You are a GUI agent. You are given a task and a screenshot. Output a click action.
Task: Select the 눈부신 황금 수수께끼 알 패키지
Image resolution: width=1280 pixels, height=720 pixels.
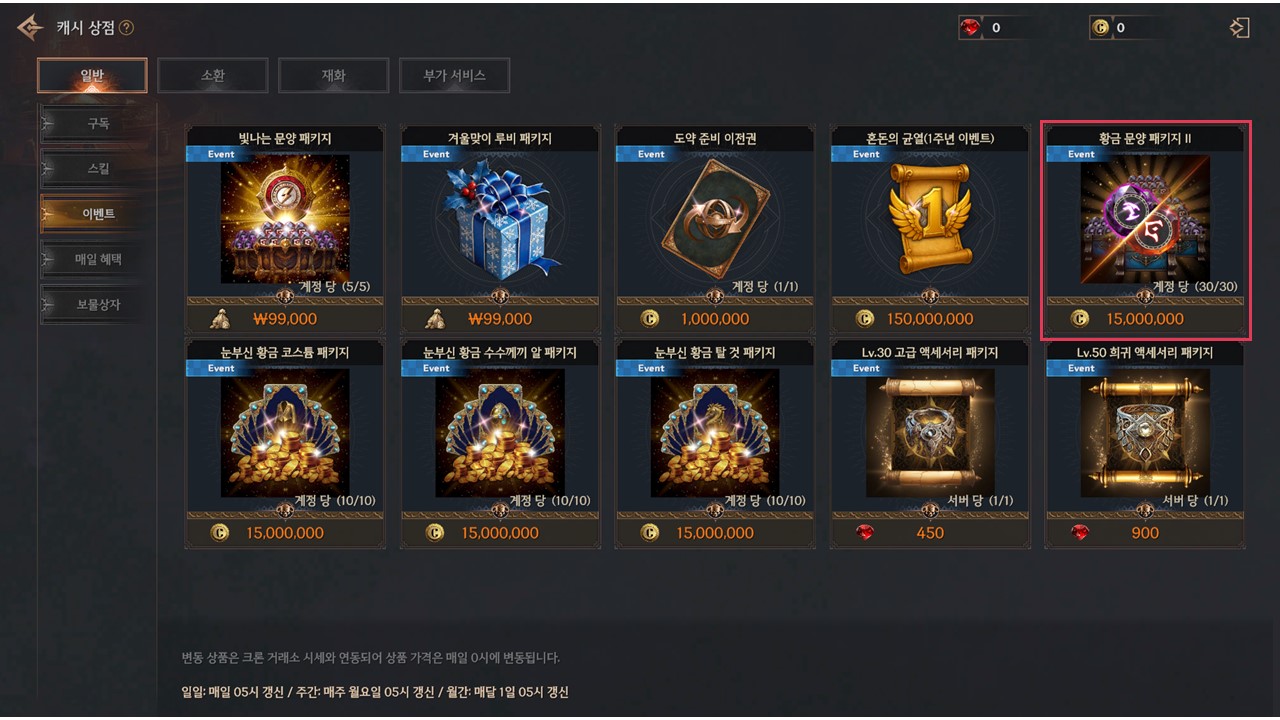(x=500, y=435)
